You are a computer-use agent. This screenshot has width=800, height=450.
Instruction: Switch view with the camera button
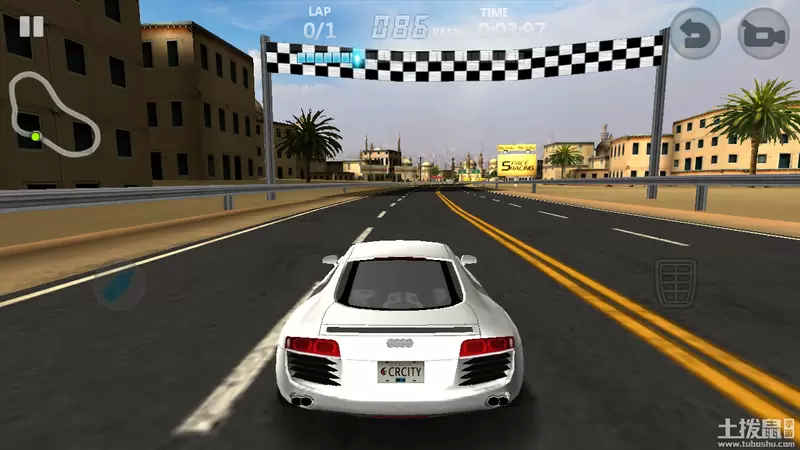coord(763,33)
